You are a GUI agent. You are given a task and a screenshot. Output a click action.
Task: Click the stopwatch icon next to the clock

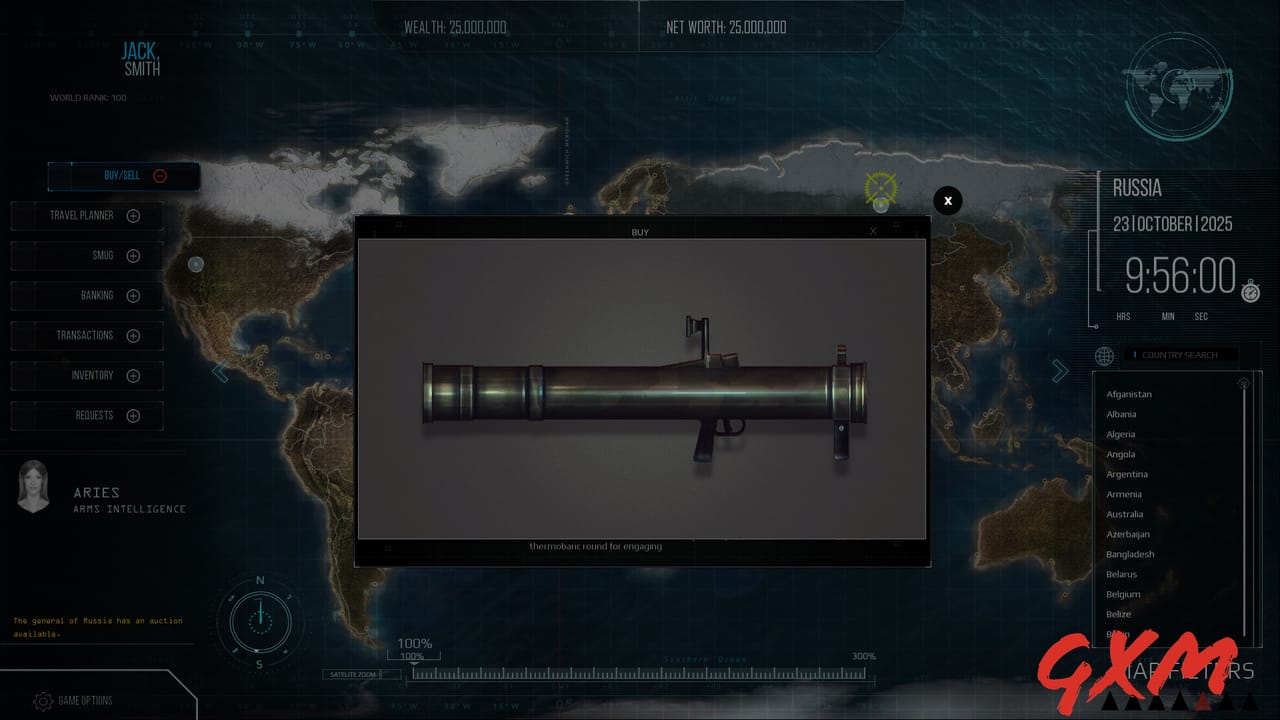(1249, 294)
